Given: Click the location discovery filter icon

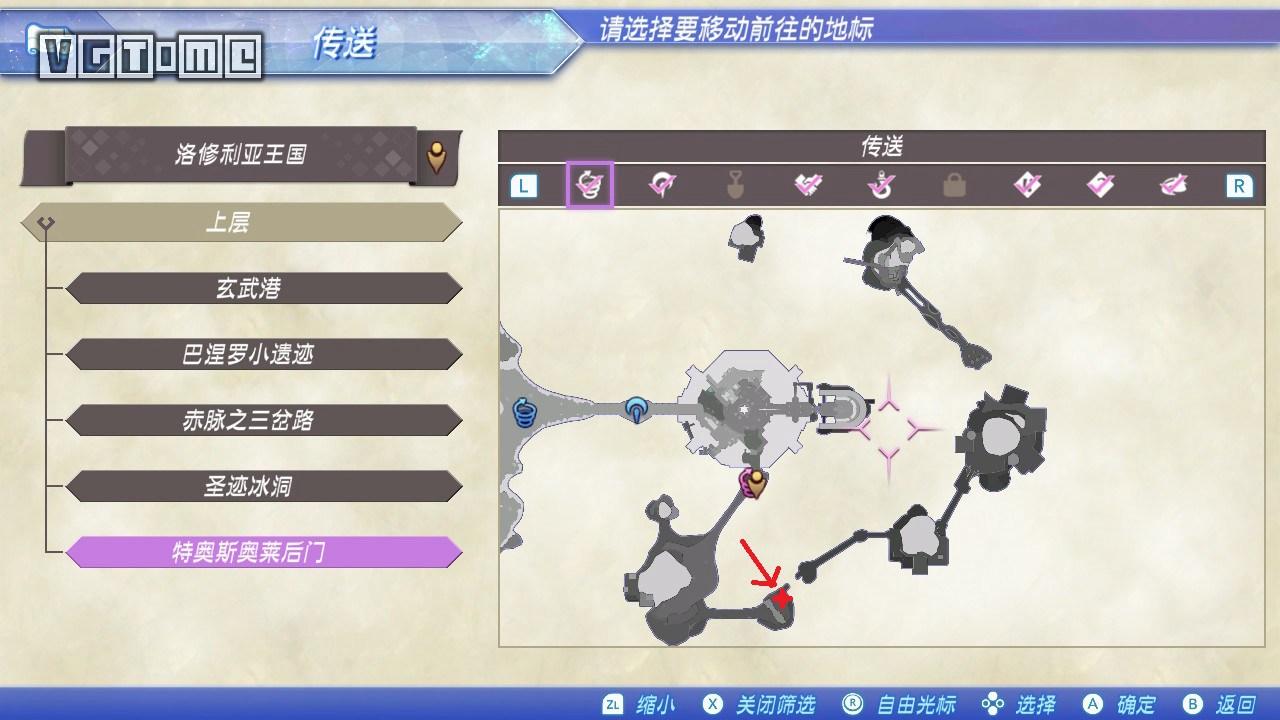Looking at the screenshot, I should coord(661,184).
